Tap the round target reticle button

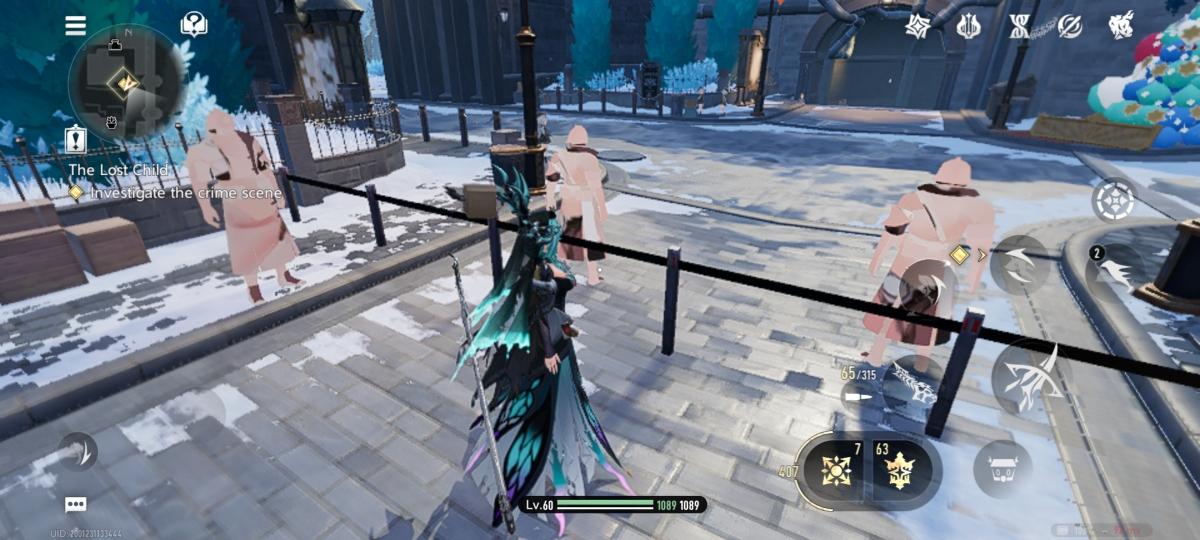1113,201
